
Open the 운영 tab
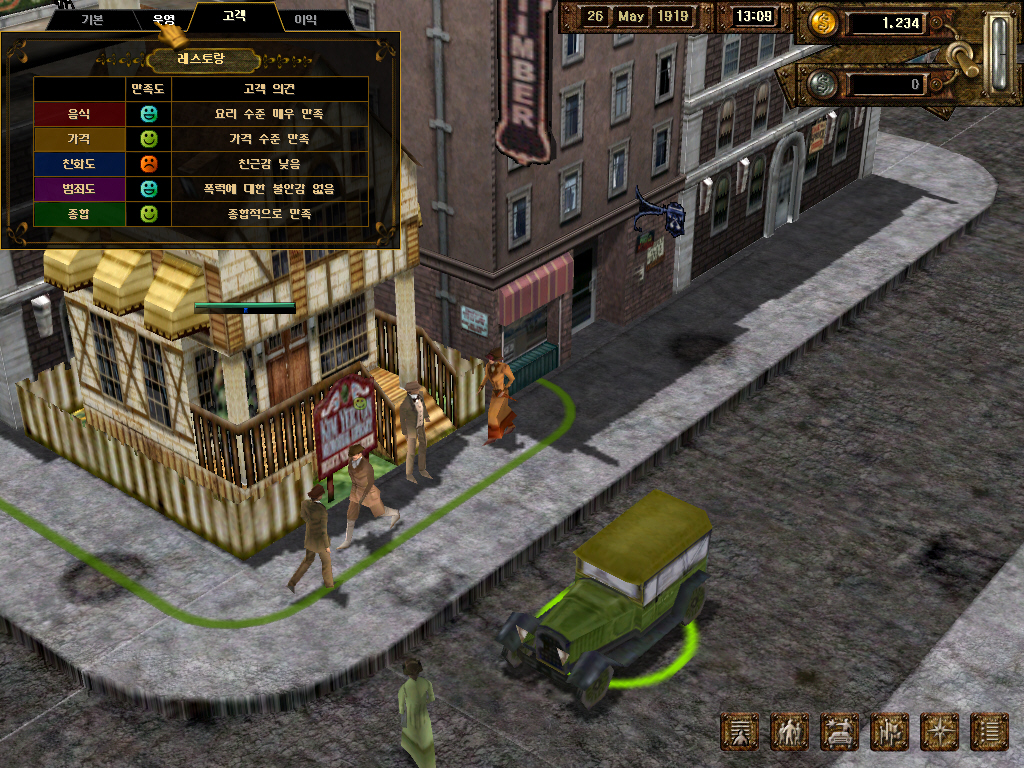click(163, 19)
